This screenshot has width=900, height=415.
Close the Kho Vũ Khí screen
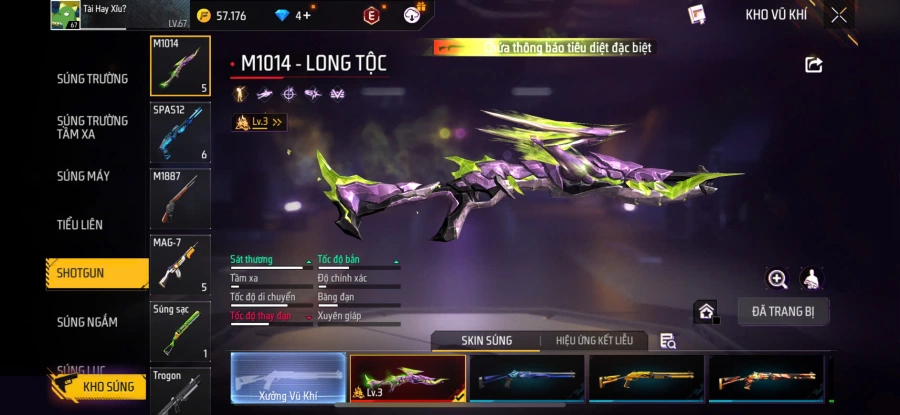click(x=838, y=15)
